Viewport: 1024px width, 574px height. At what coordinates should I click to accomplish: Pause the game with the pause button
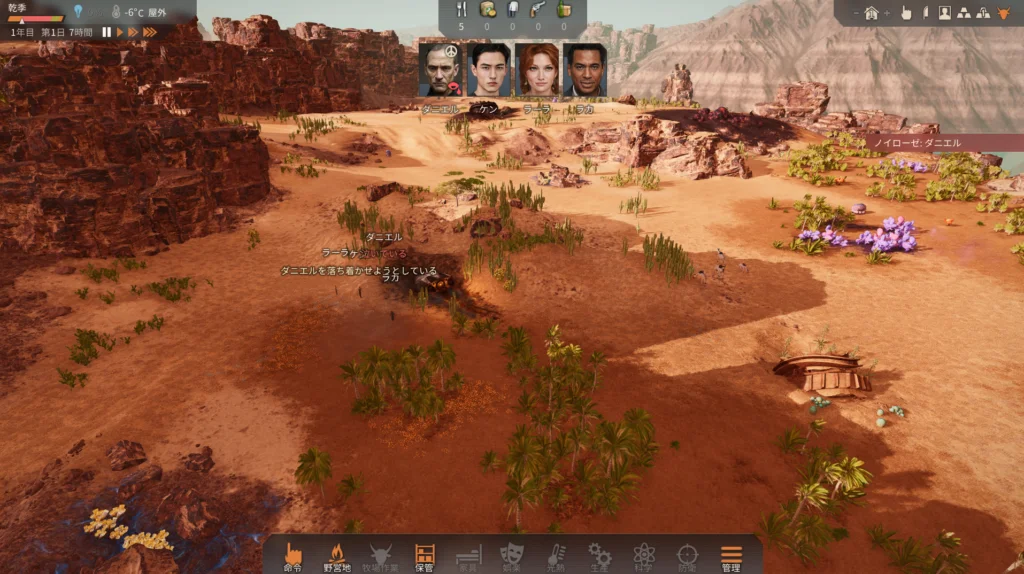pos(106,32)
